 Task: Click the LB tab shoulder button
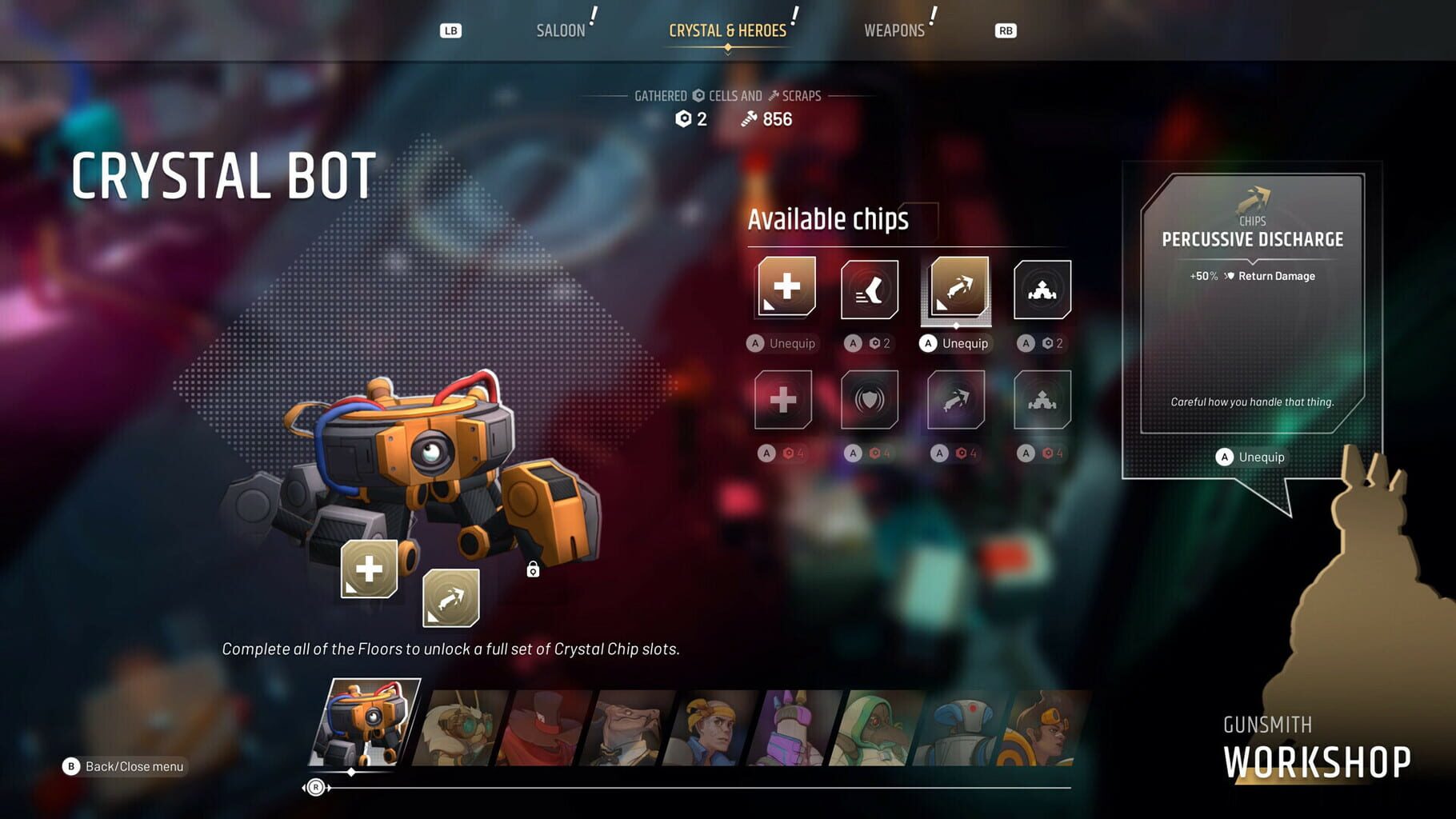click(450, 30)
